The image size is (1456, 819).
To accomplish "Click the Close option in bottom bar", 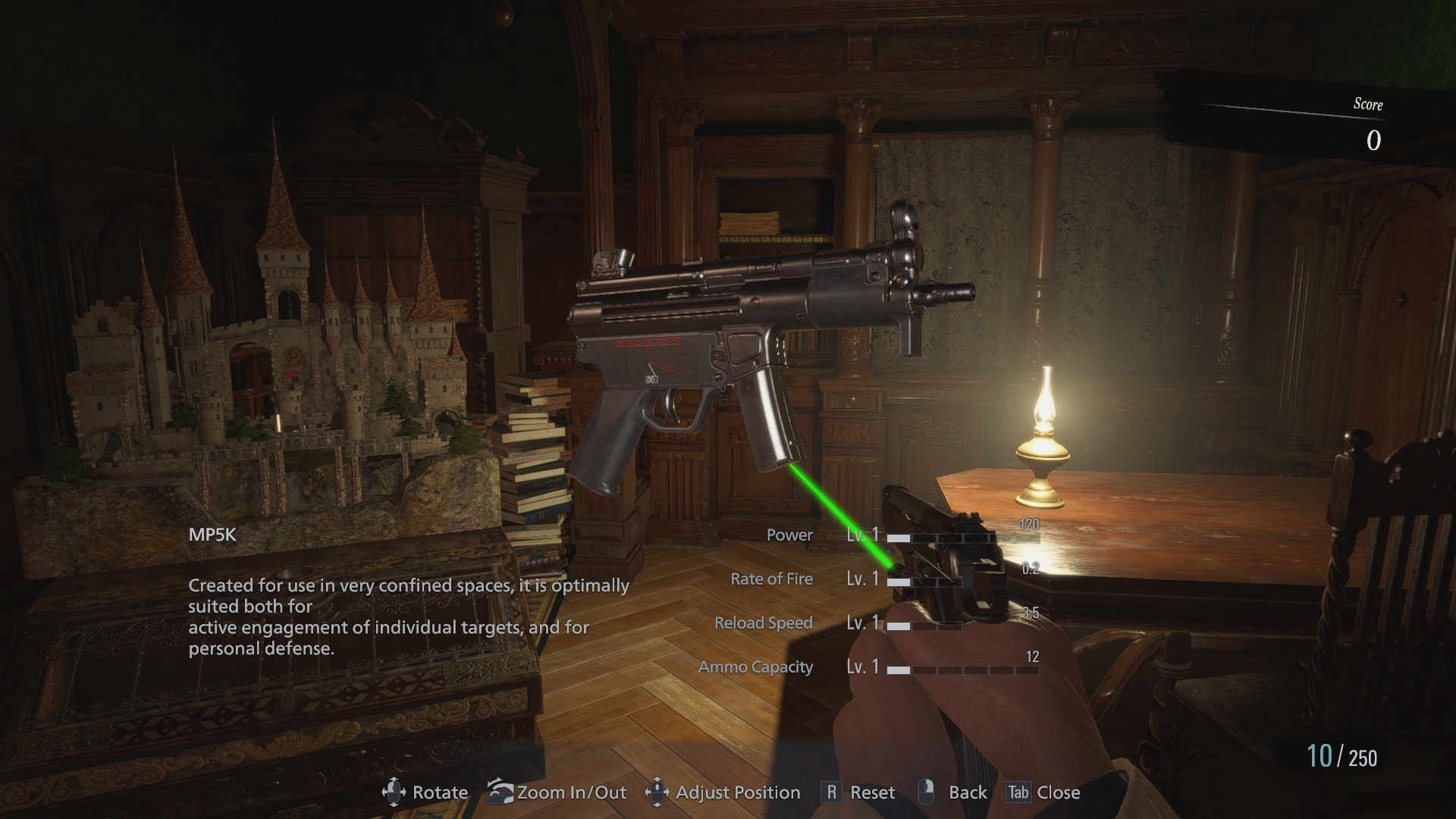I will tap(1060, 792).
